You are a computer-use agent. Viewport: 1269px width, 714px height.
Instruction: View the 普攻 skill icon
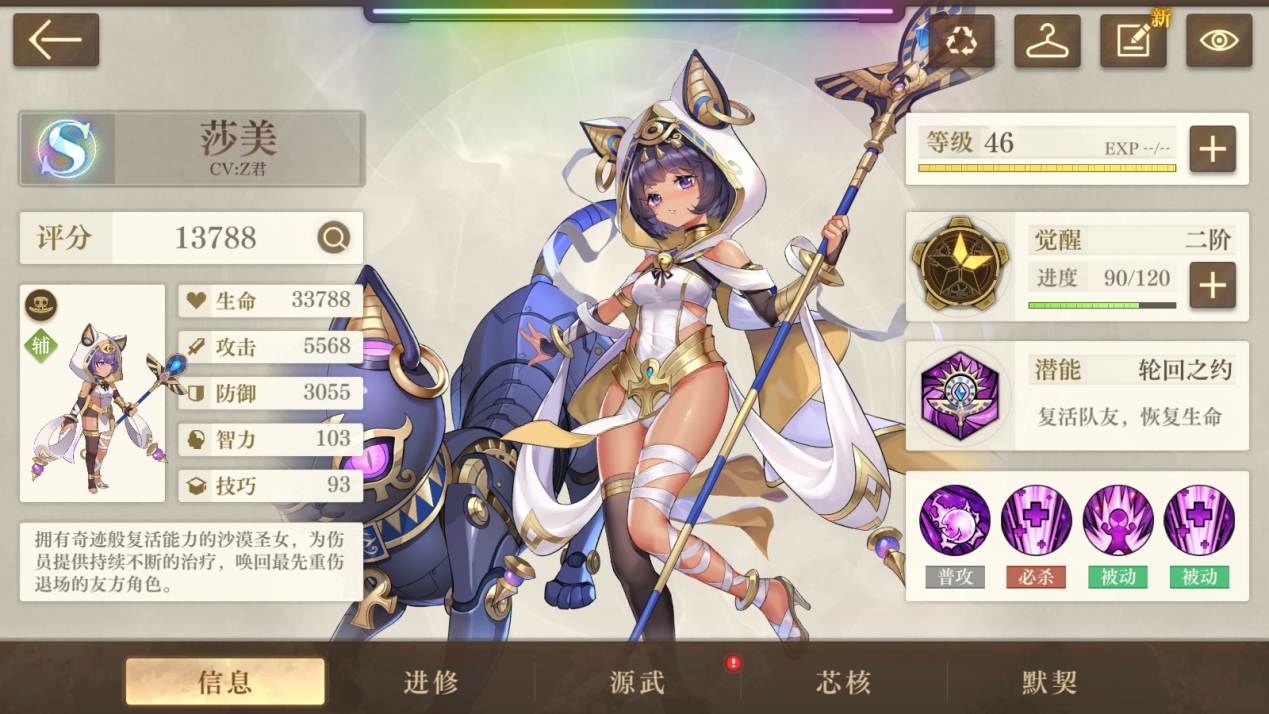[x=955, y=521]
